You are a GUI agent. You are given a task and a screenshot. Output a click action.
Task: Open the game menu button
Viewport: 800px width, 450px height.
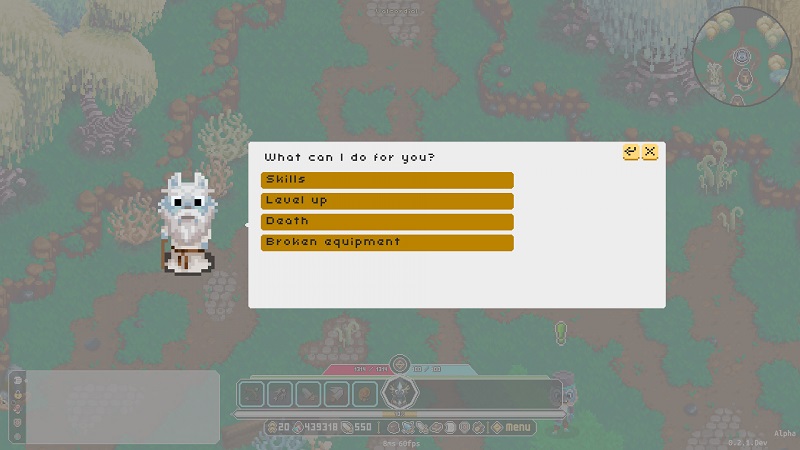click(514, 428)
